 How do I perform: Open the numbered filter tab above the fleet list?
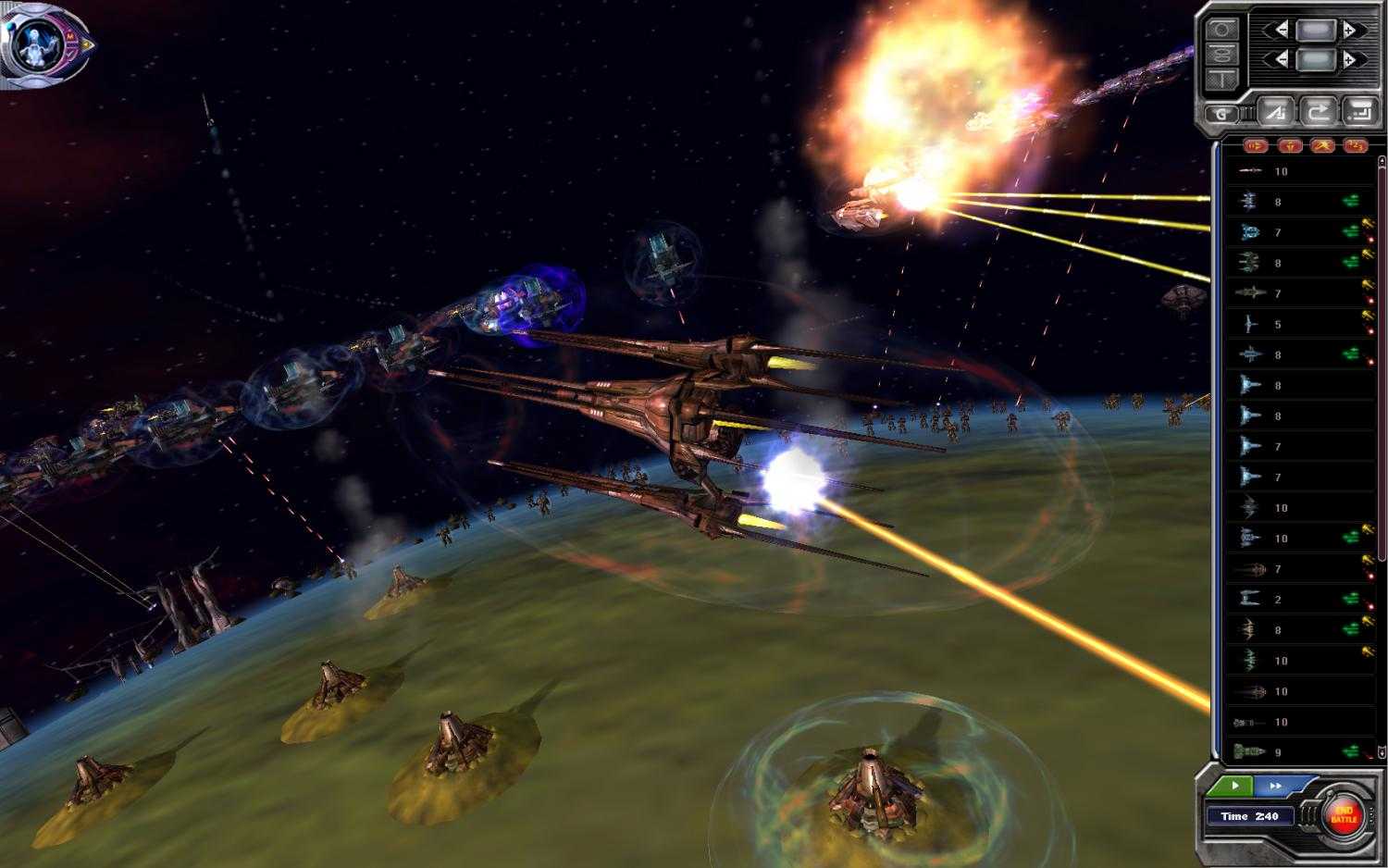pos(1357,145)
